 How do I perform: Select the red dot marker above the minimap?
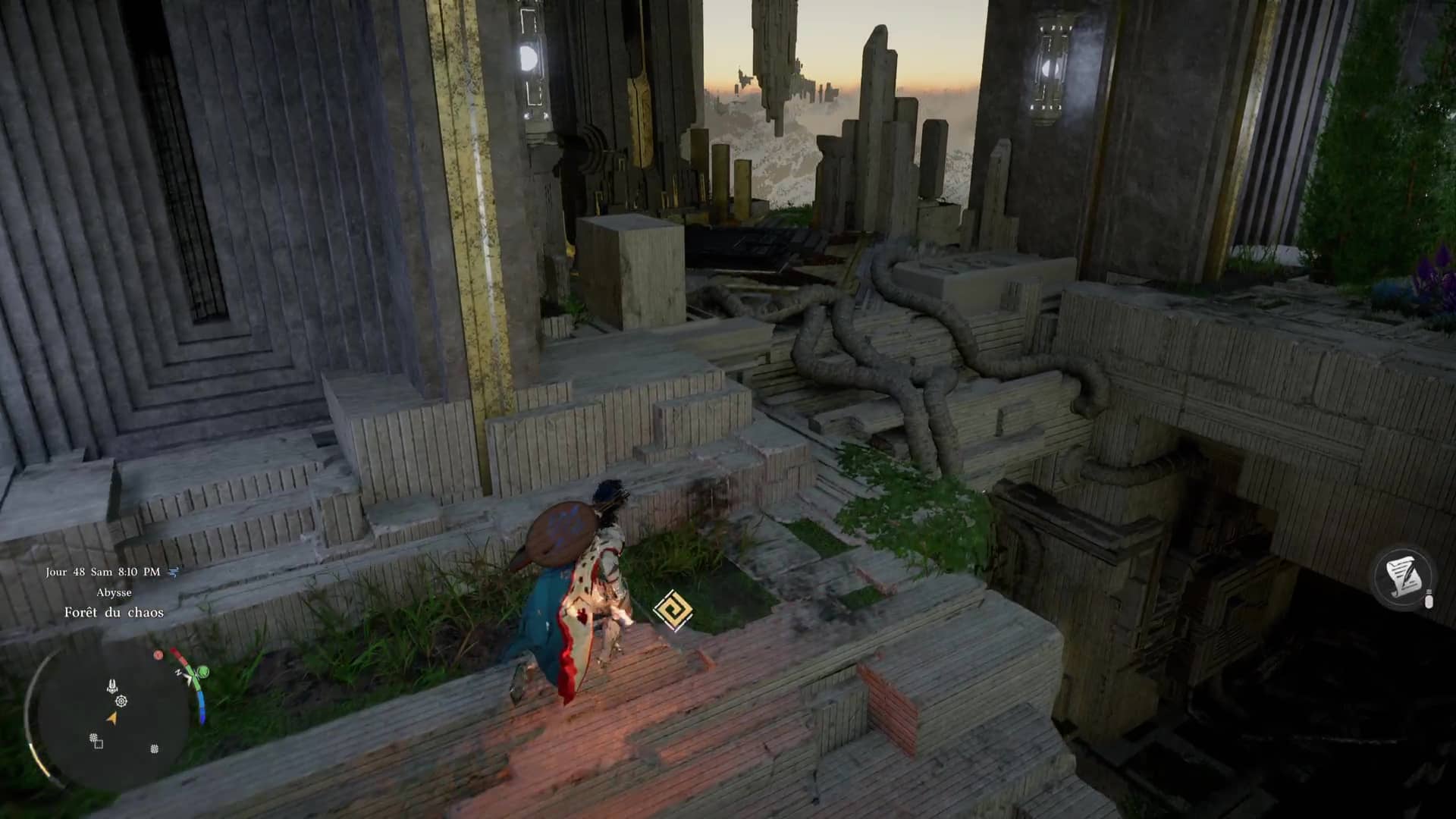(x=158, y=655)
